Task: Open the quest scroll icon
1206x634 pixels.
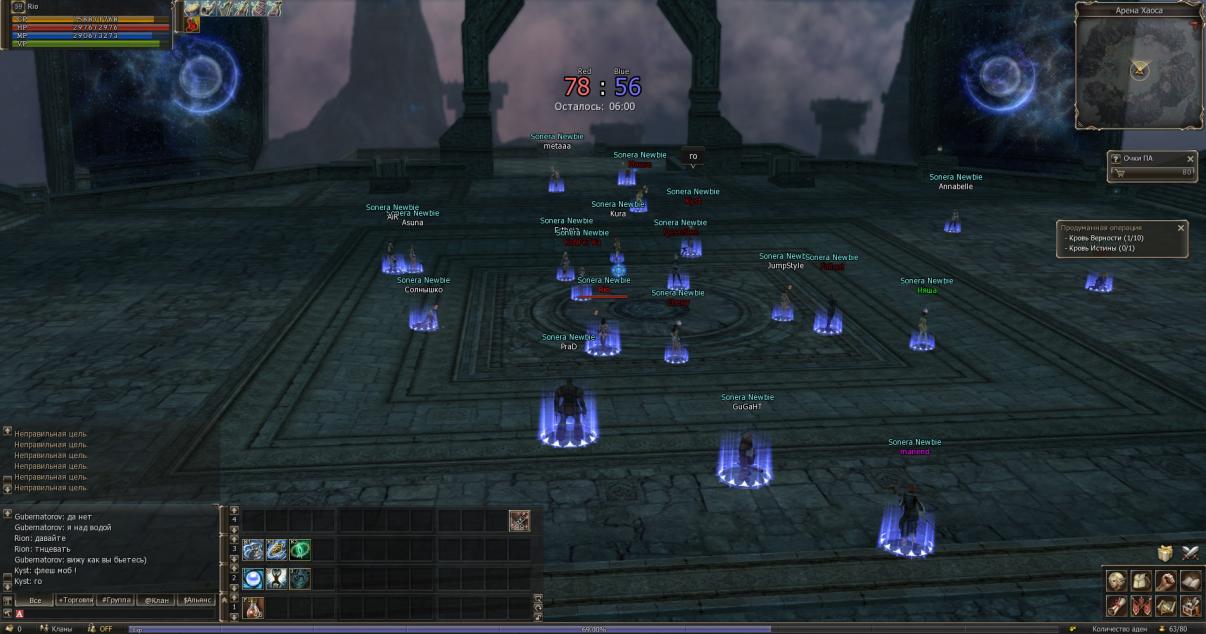Action: (x=1117, y=605)
